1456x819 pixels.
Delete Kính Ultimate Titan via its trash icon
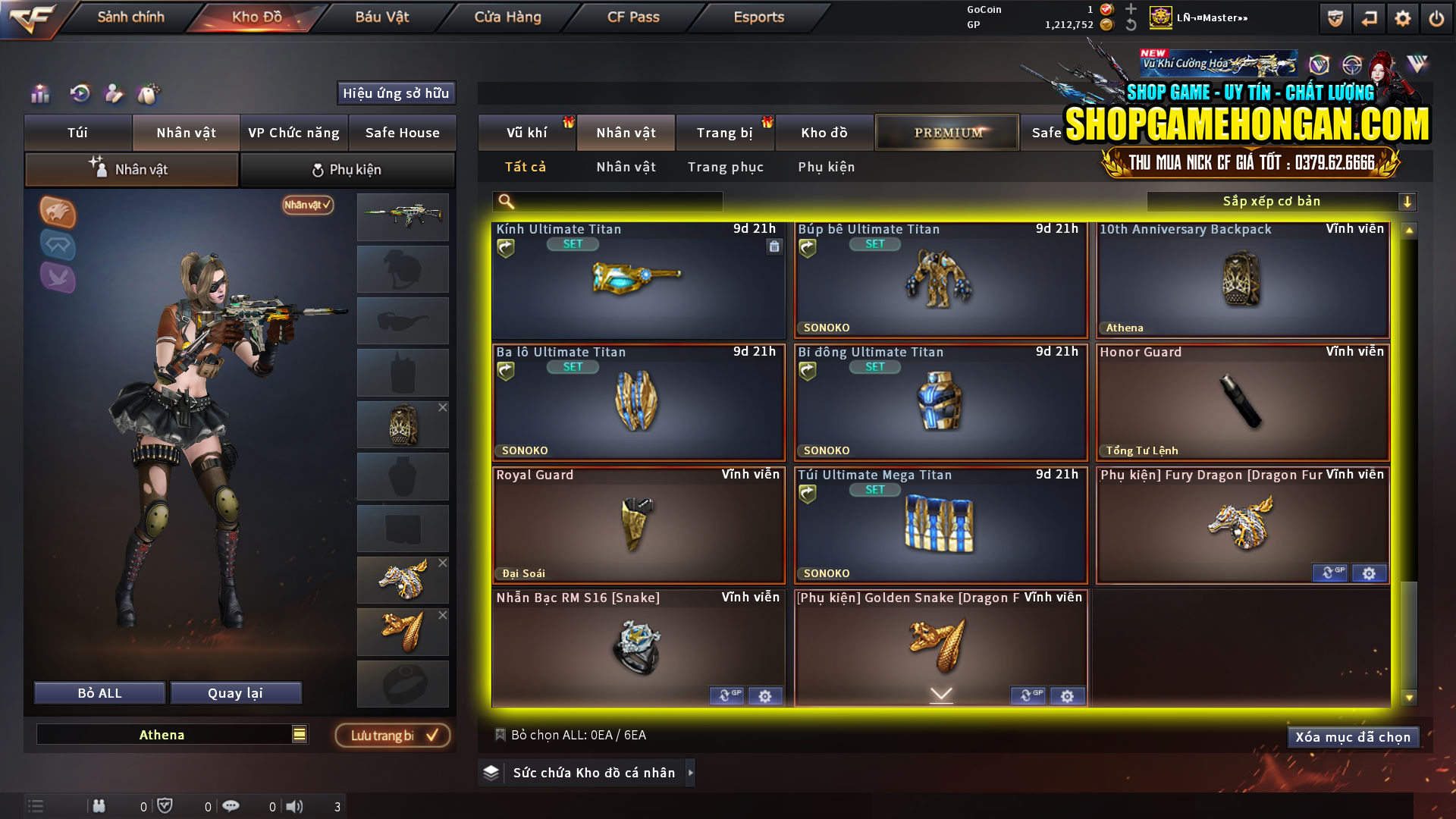tap(774, 247)
